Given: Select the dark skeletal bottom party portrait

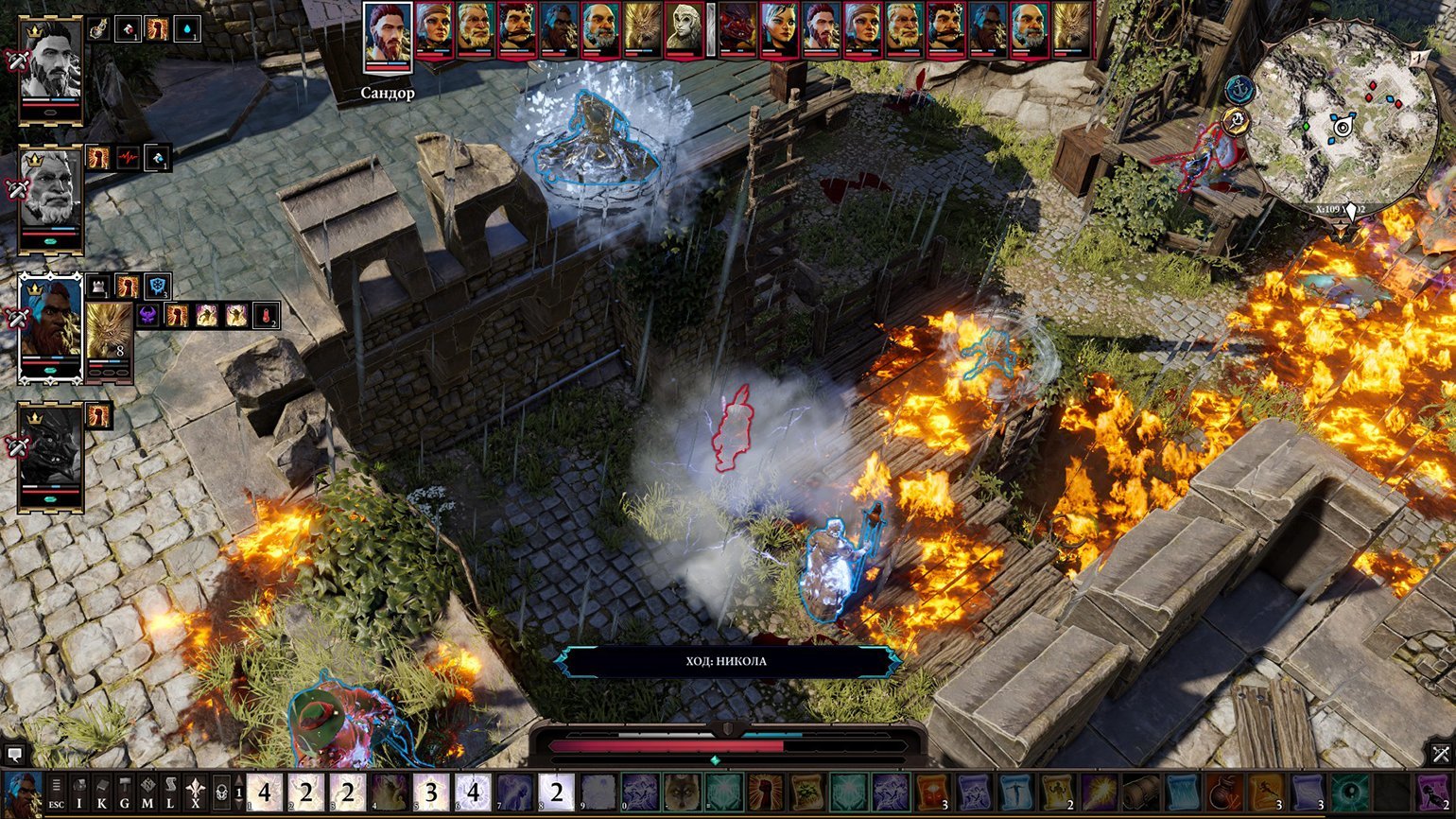Looking at the screenshot, I should click(51, 457).
